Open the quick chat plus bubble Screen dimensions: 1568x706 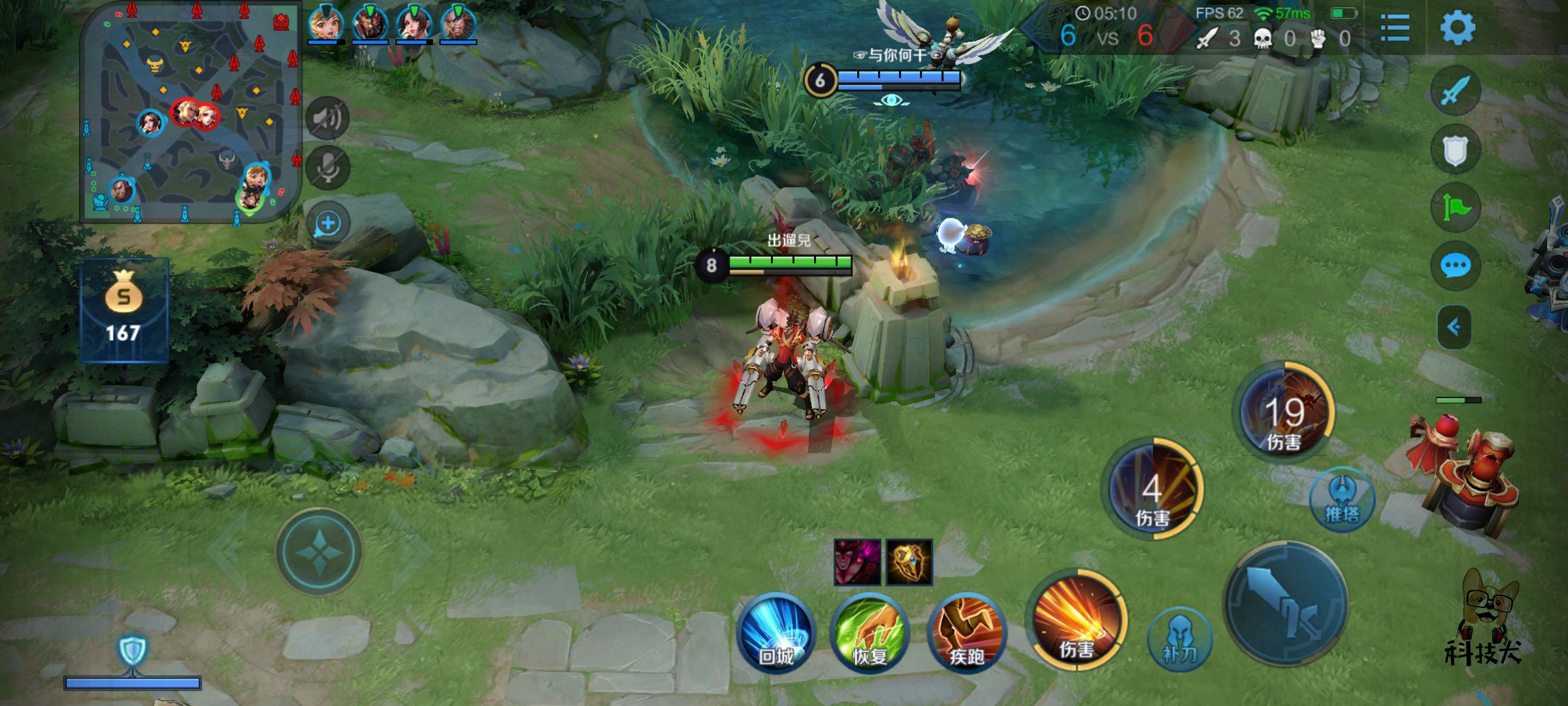pos(327,224)
